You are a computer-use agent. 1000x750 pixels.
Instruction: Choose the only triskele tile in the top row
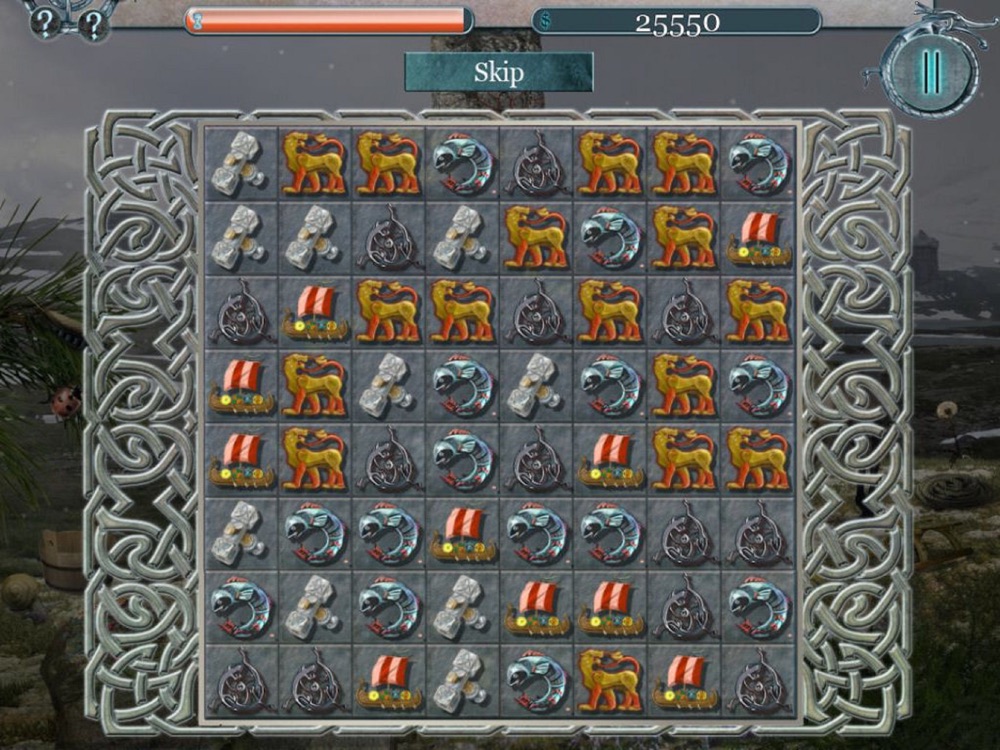point(536,164)
